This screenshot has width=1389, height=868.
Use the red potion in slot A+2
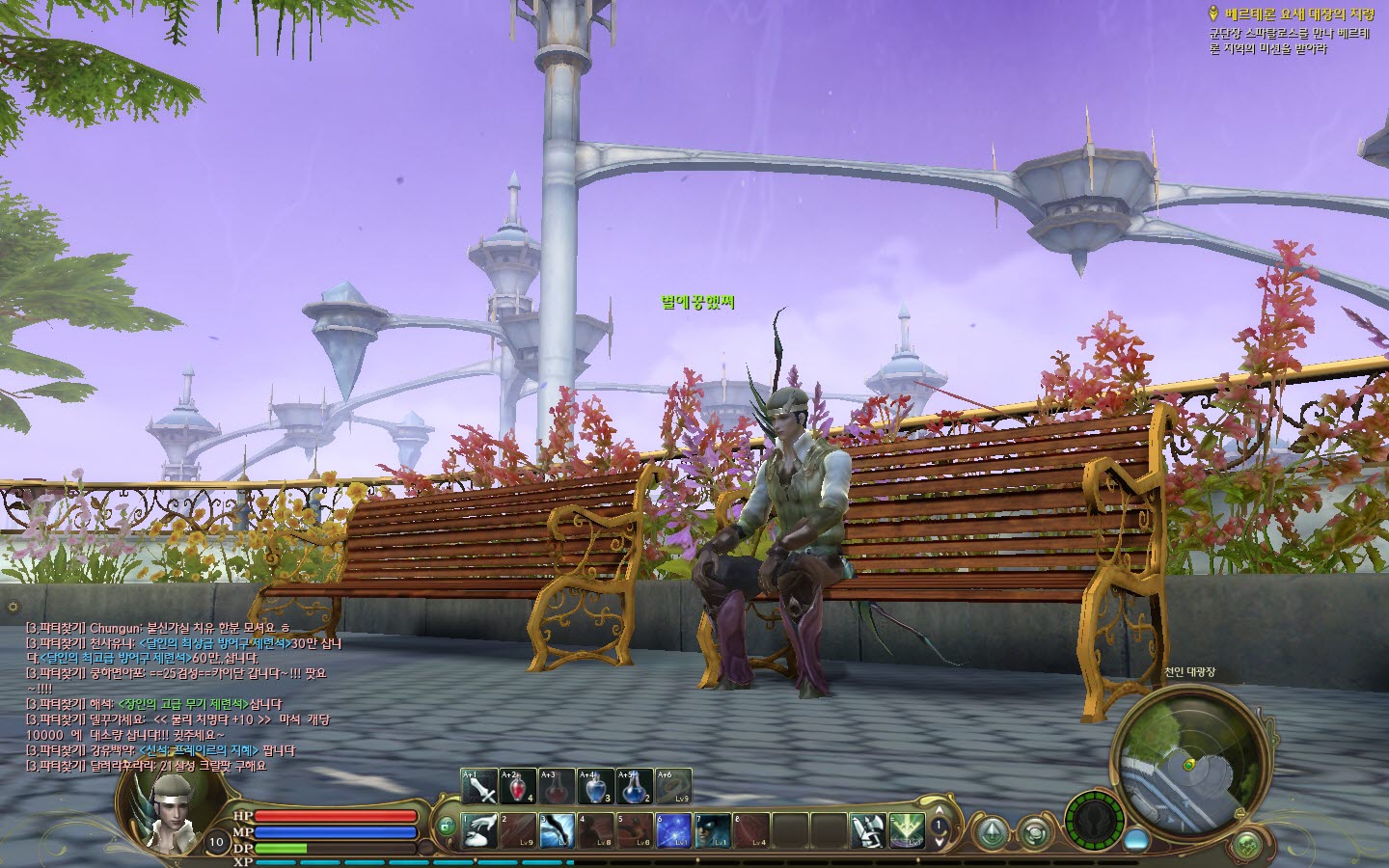point(518,787)
